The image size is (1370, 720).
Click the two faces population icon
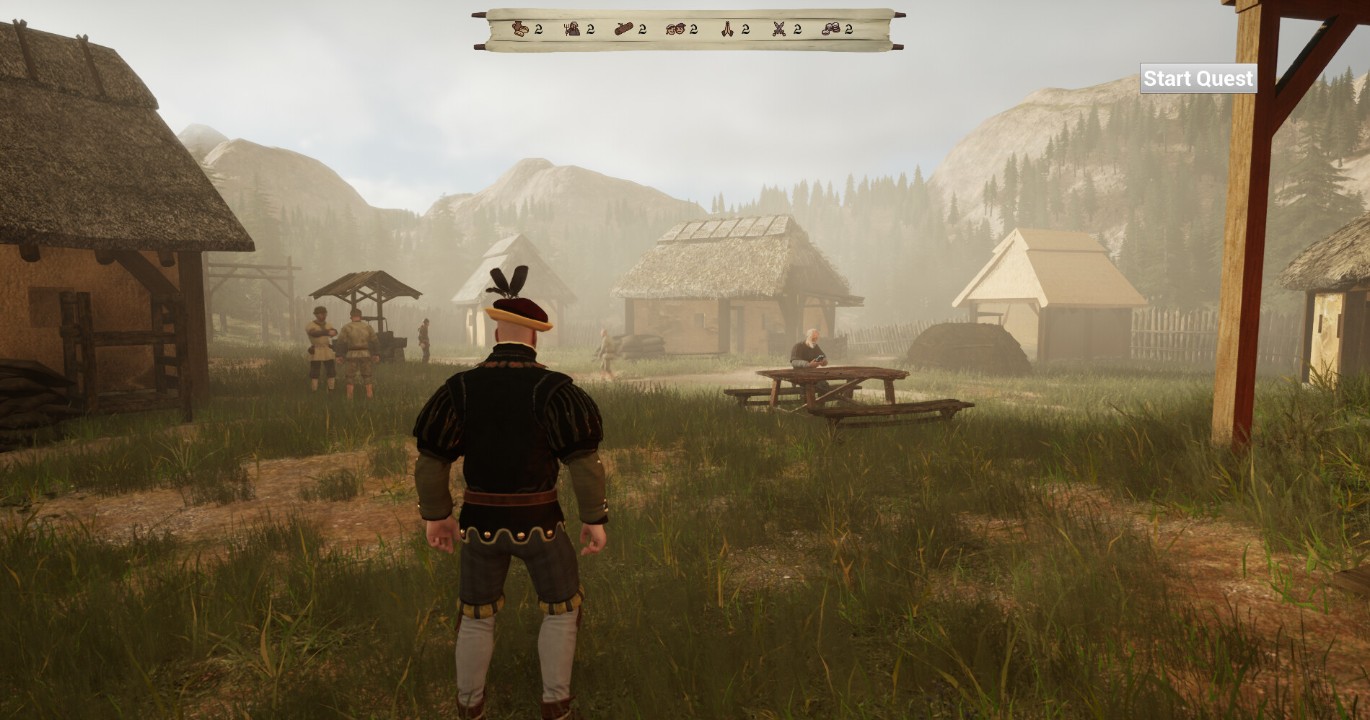(675, 29)
